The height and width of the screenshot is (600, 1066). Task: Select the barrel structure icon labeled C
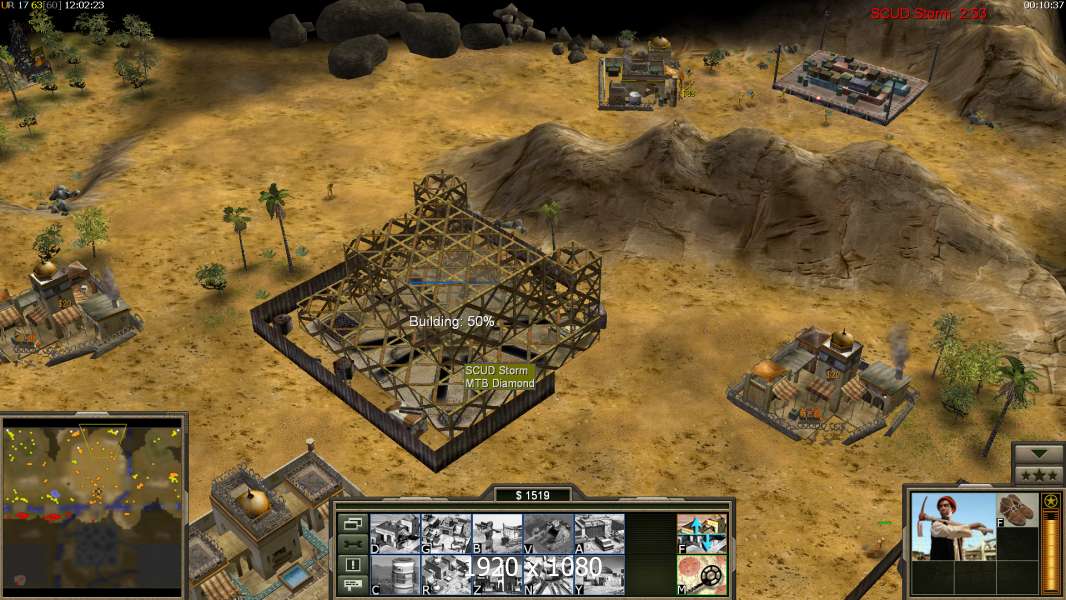pyautogui.click(x=395, y=574)
